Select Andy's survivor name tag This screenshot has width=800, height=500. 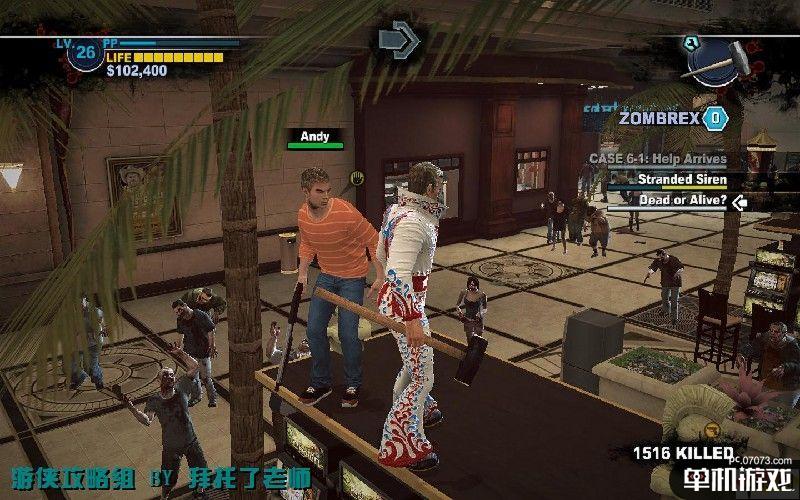tap(315, 136)
